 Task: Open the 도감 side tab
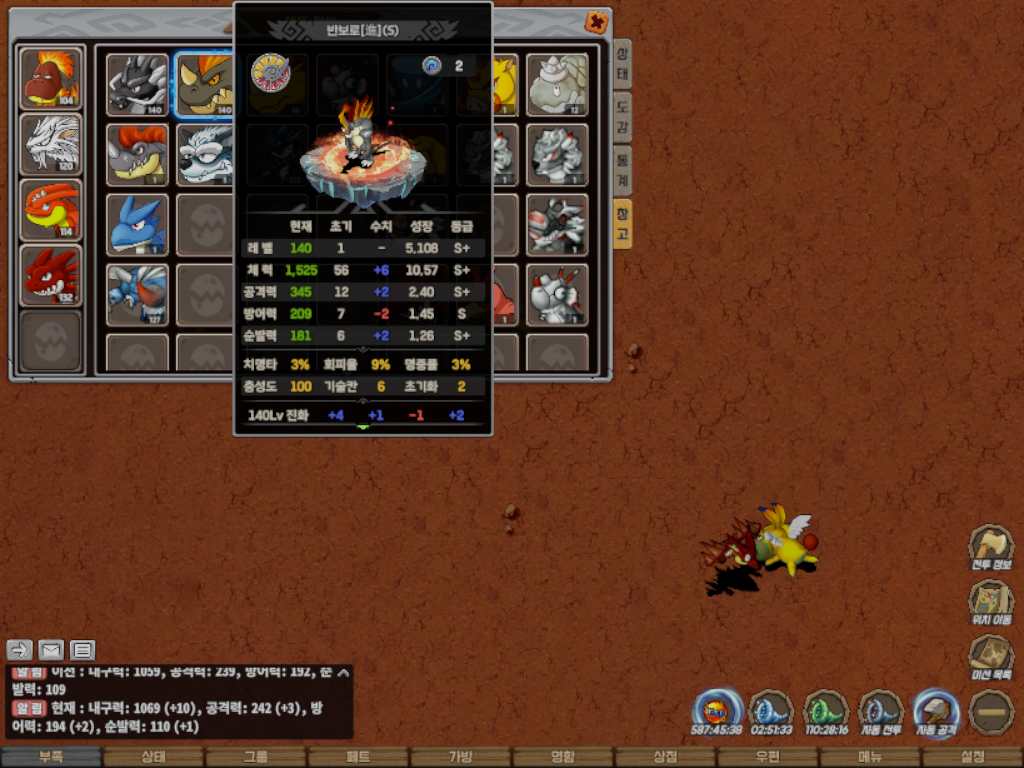click(x=622, y=118)
